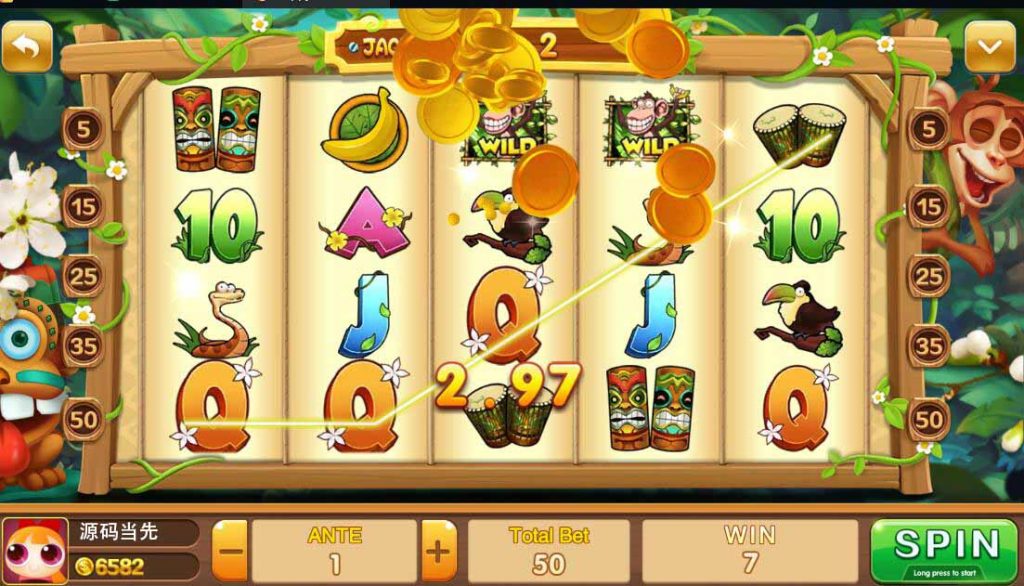Decrease the ante with the minus button

(x=230, y=550)
